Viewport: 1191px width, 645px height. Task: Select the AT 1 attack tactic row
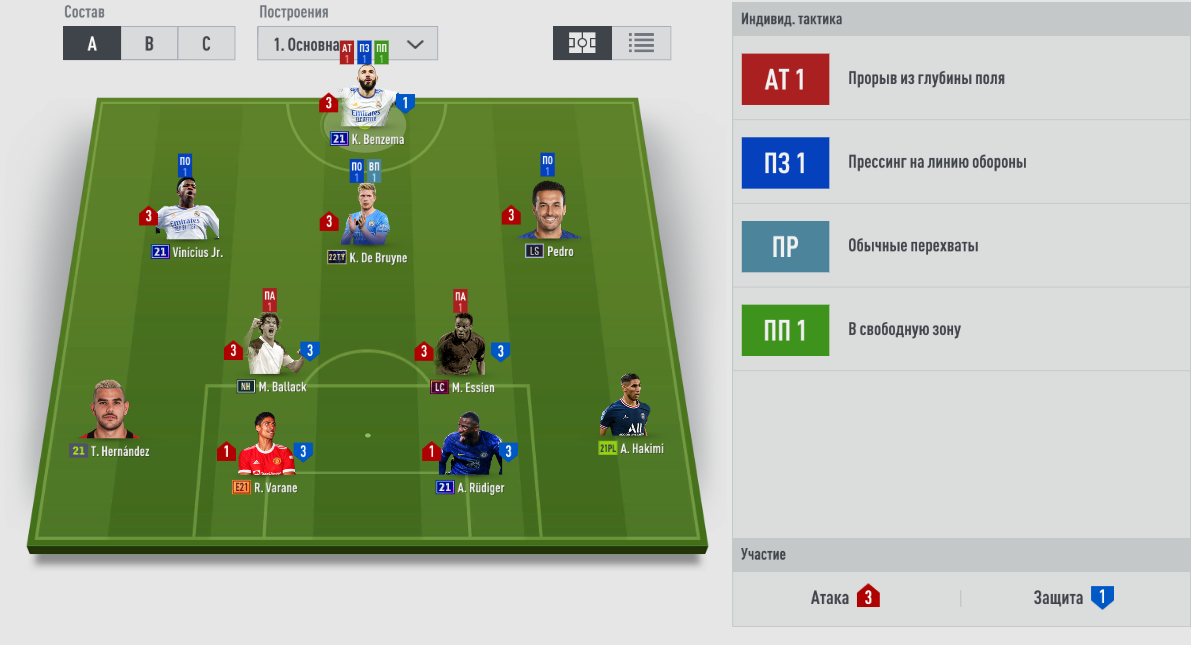point(961,79)
